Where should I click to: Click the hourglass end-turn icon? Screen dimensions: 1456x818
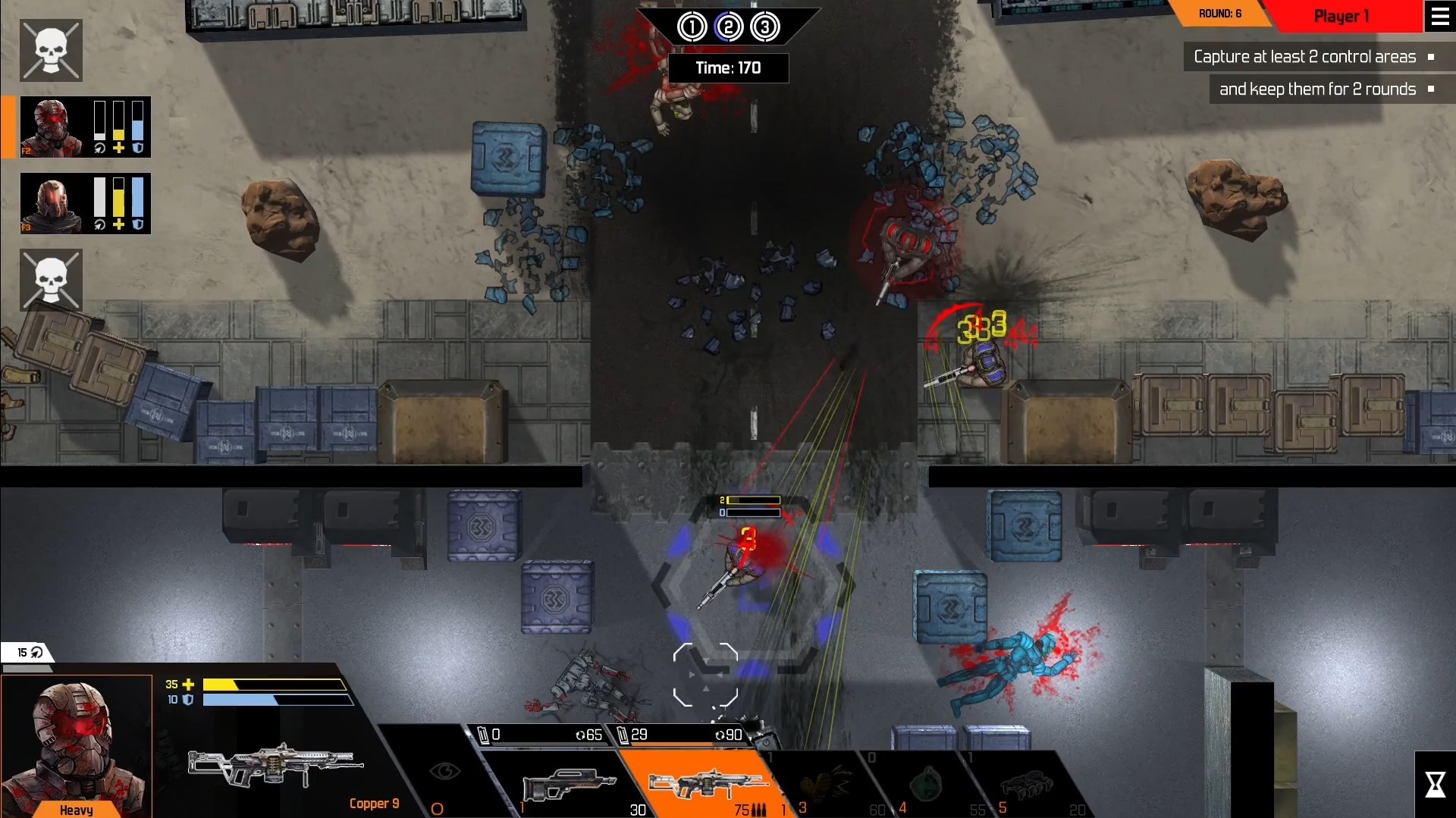point(1436,783)
